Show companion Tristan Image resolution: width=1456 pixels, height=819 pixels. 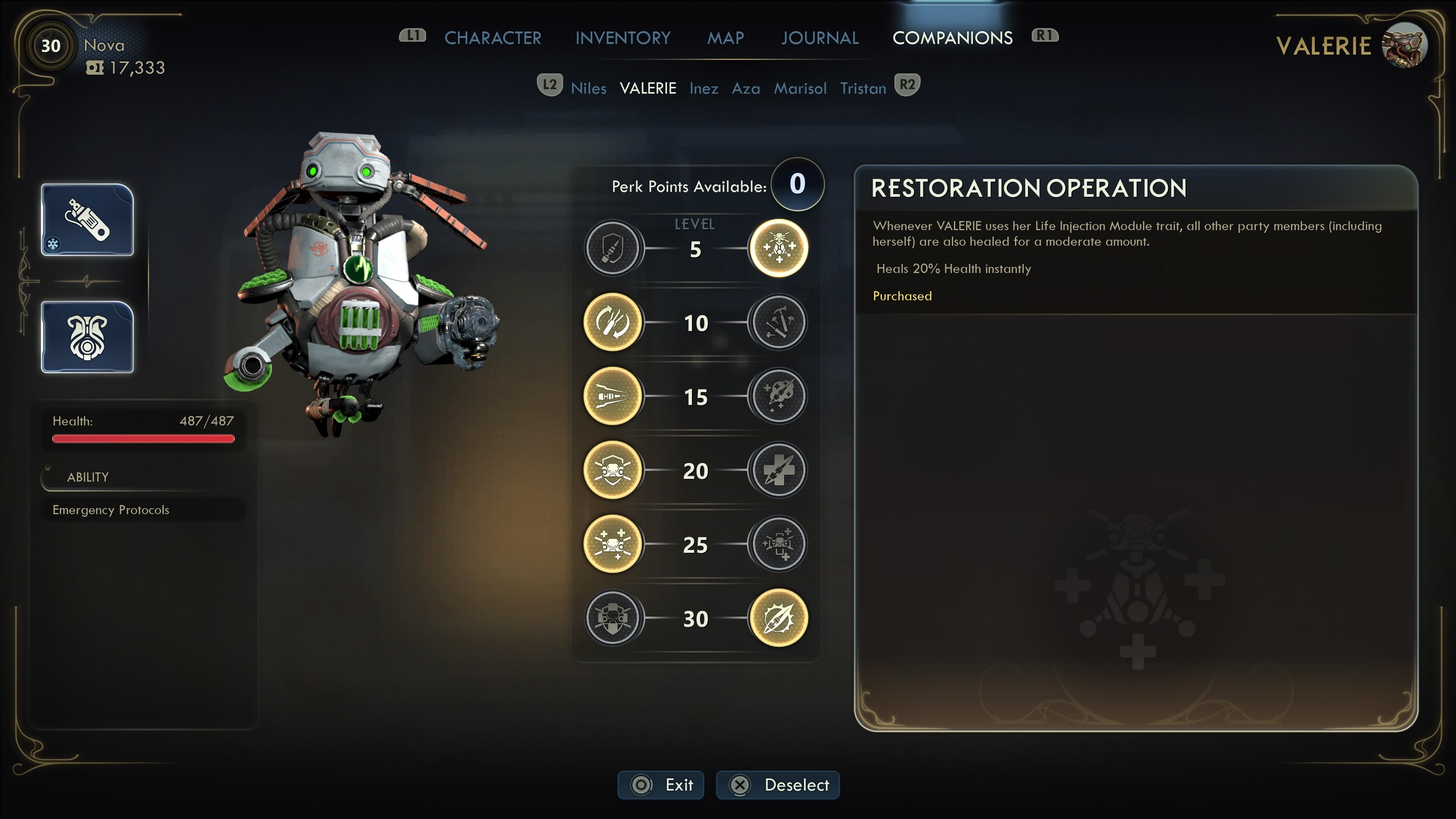click(863, 88)
